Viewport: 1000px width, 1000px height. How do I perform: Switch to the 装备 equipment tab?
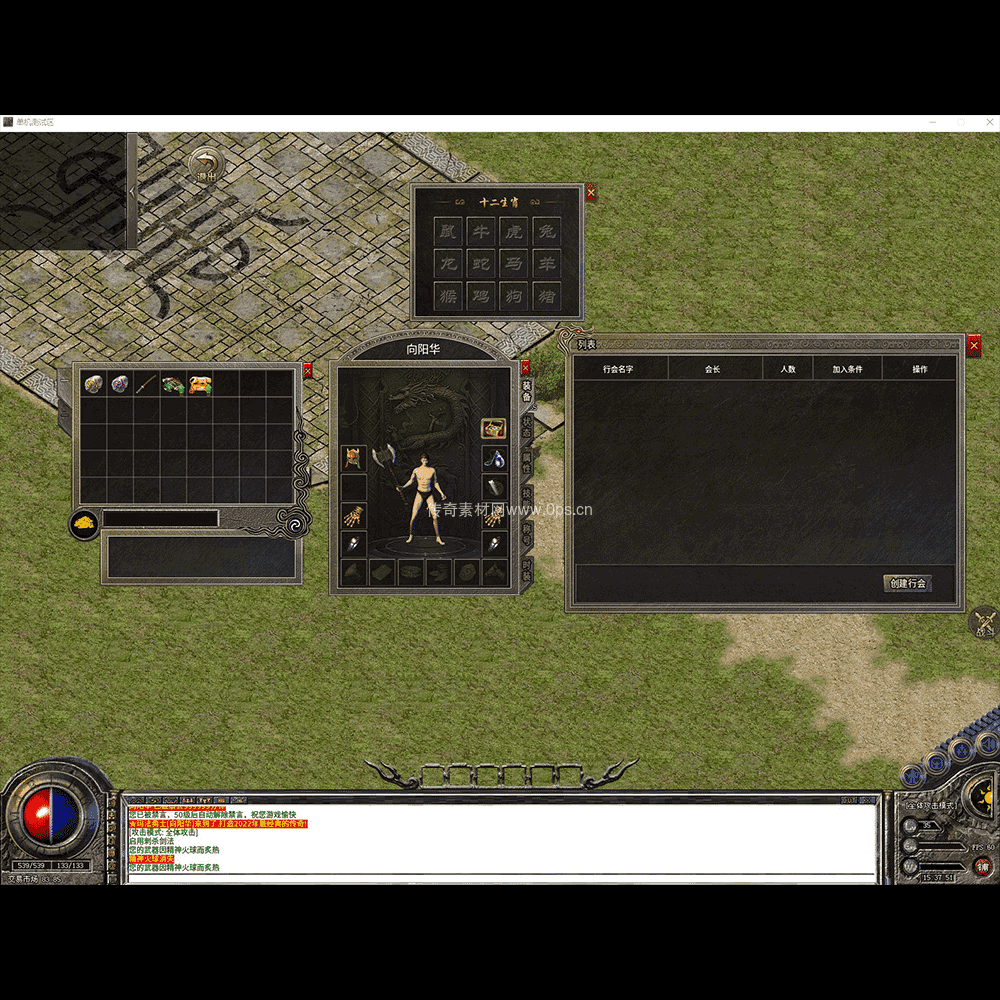click(x=527, y=391)
